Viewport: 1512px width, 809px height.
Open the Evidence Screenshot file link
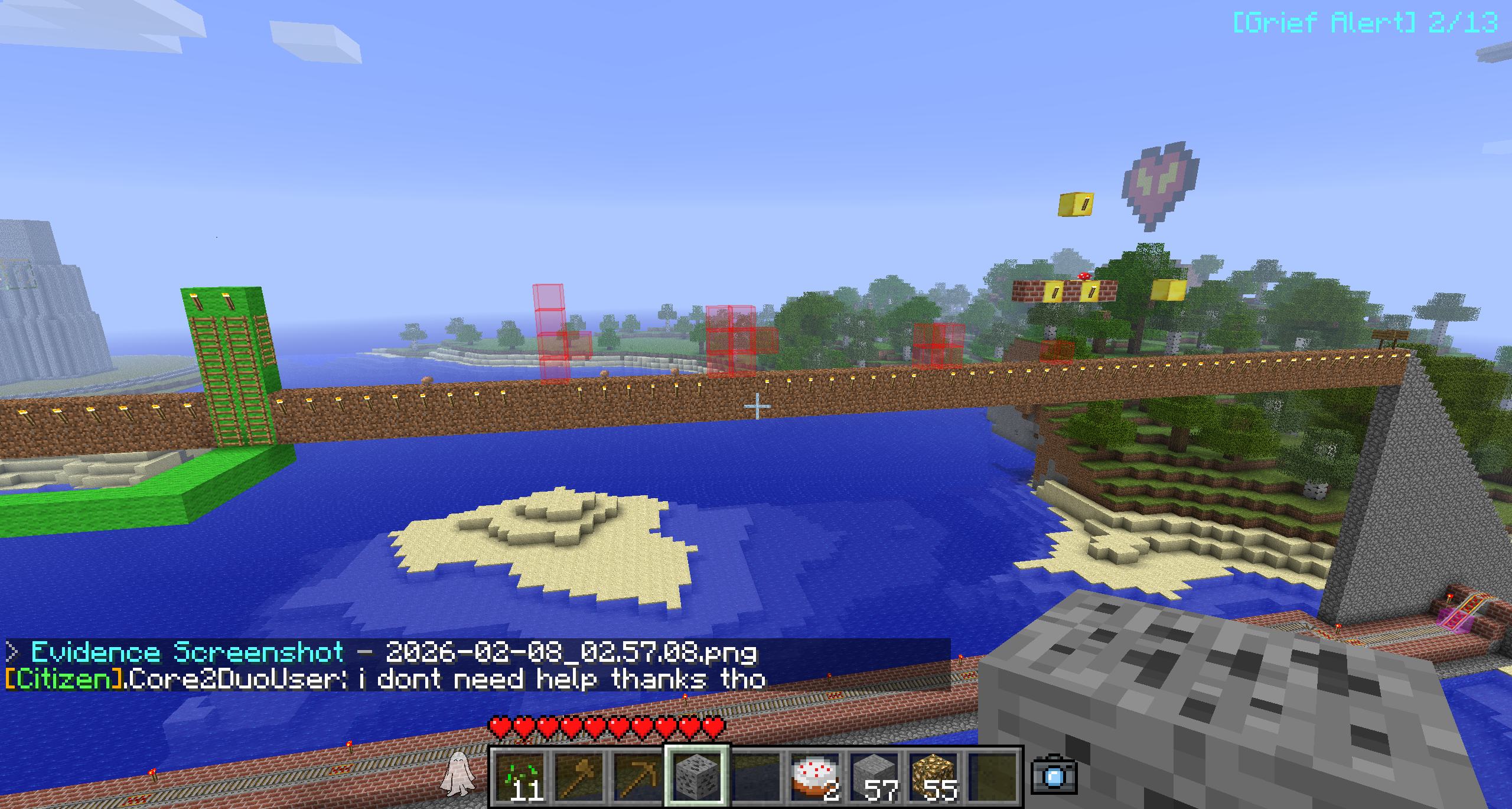(x=571, y=653)
